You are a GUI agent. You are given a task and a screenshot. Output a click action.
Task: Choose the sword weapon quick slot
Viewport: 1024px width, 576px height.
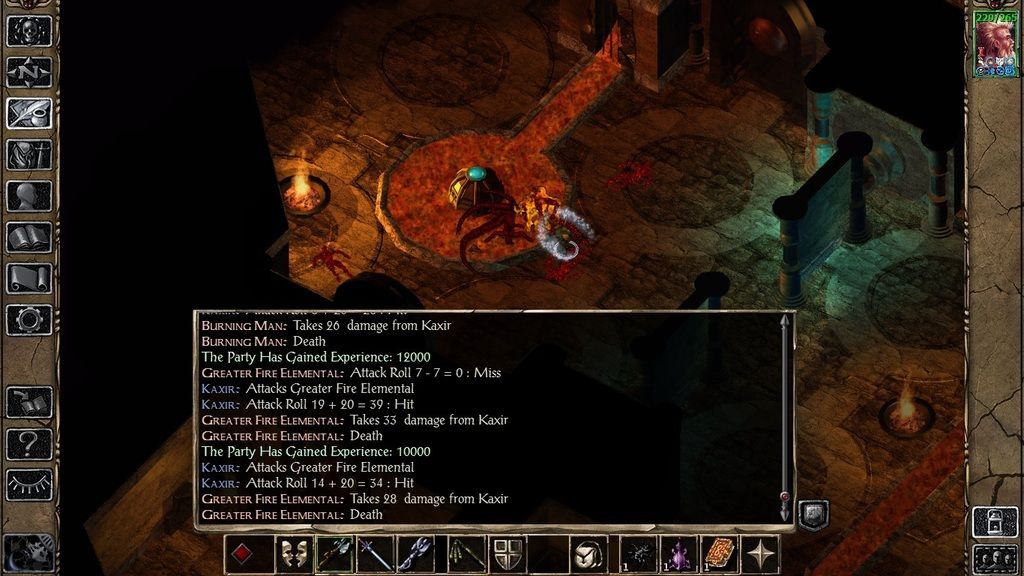(375, 554)
